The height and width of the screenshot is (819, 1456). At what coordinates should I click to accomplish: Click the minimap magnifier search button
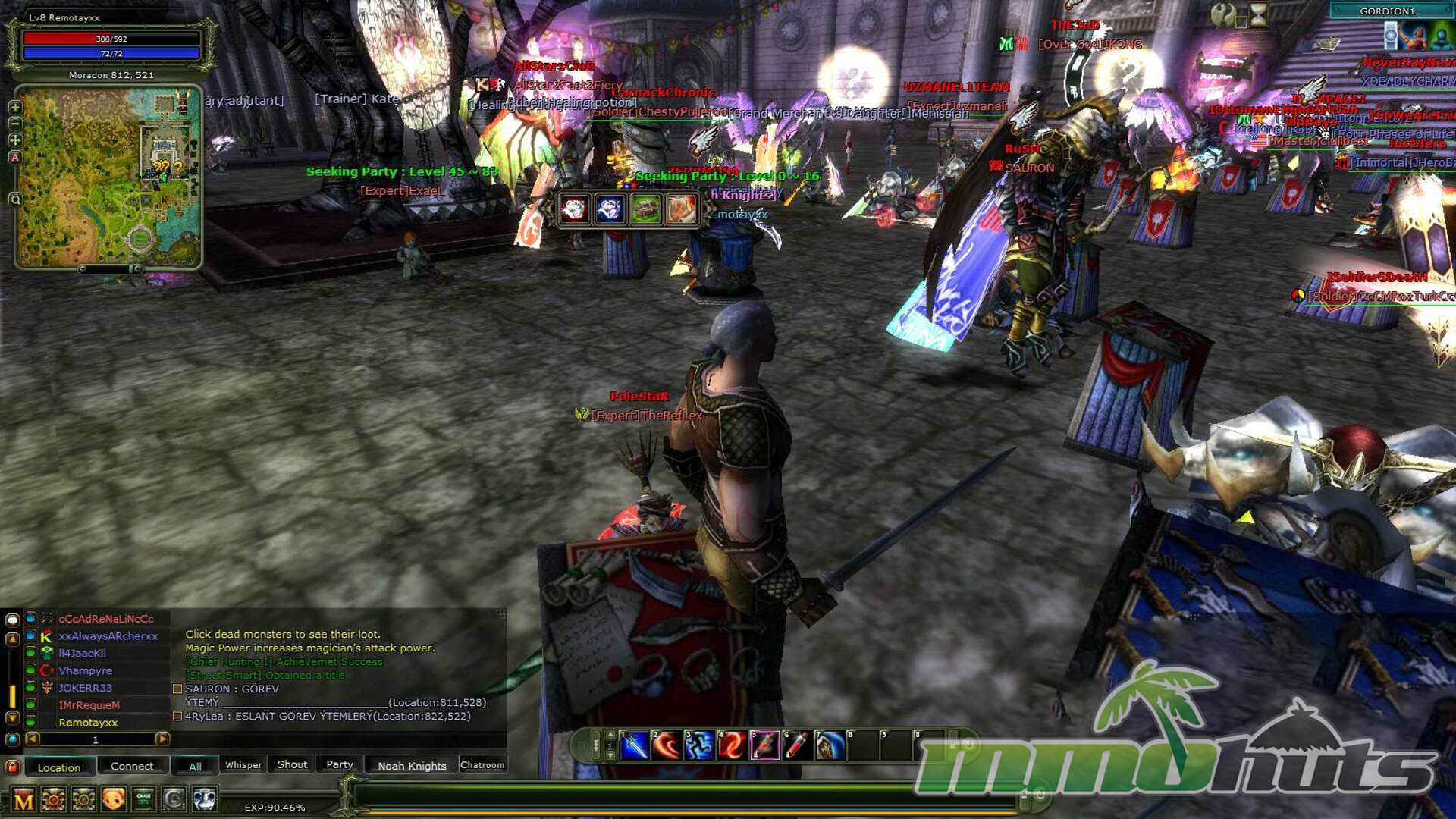click(14, 199)
